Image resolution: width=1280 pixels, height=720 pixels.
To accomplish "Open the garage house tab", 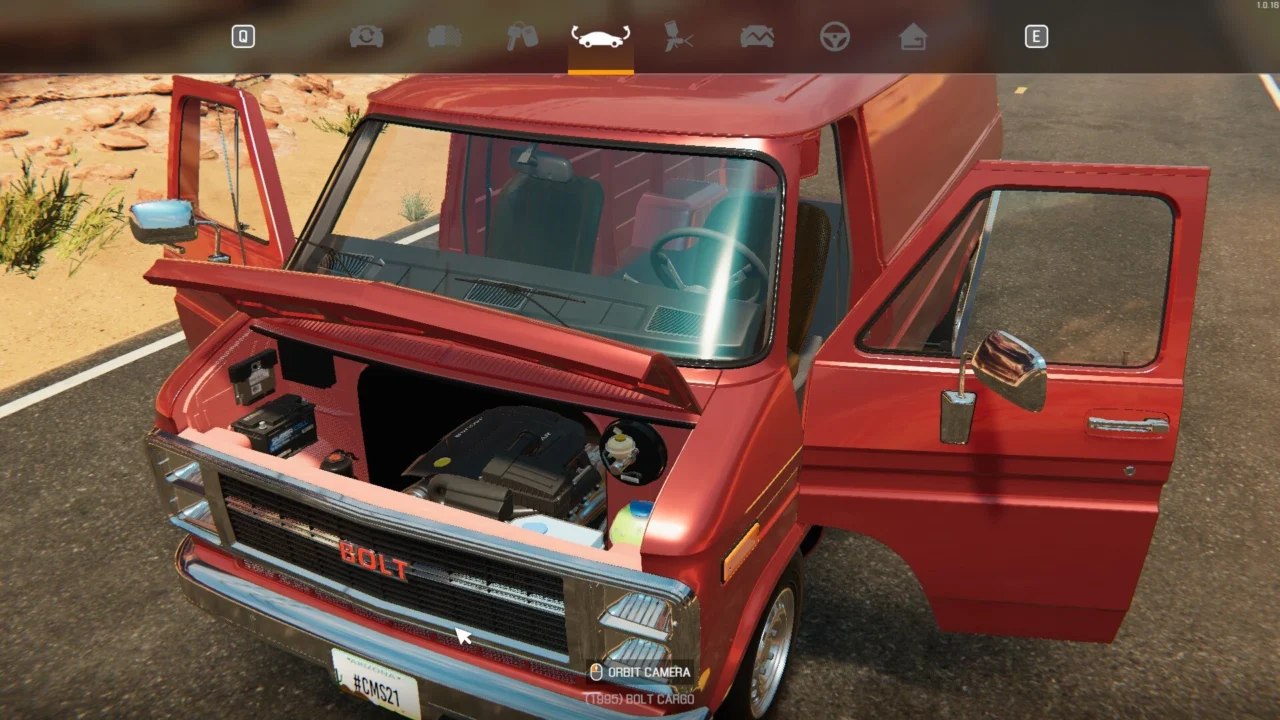I will pos(913,37).
